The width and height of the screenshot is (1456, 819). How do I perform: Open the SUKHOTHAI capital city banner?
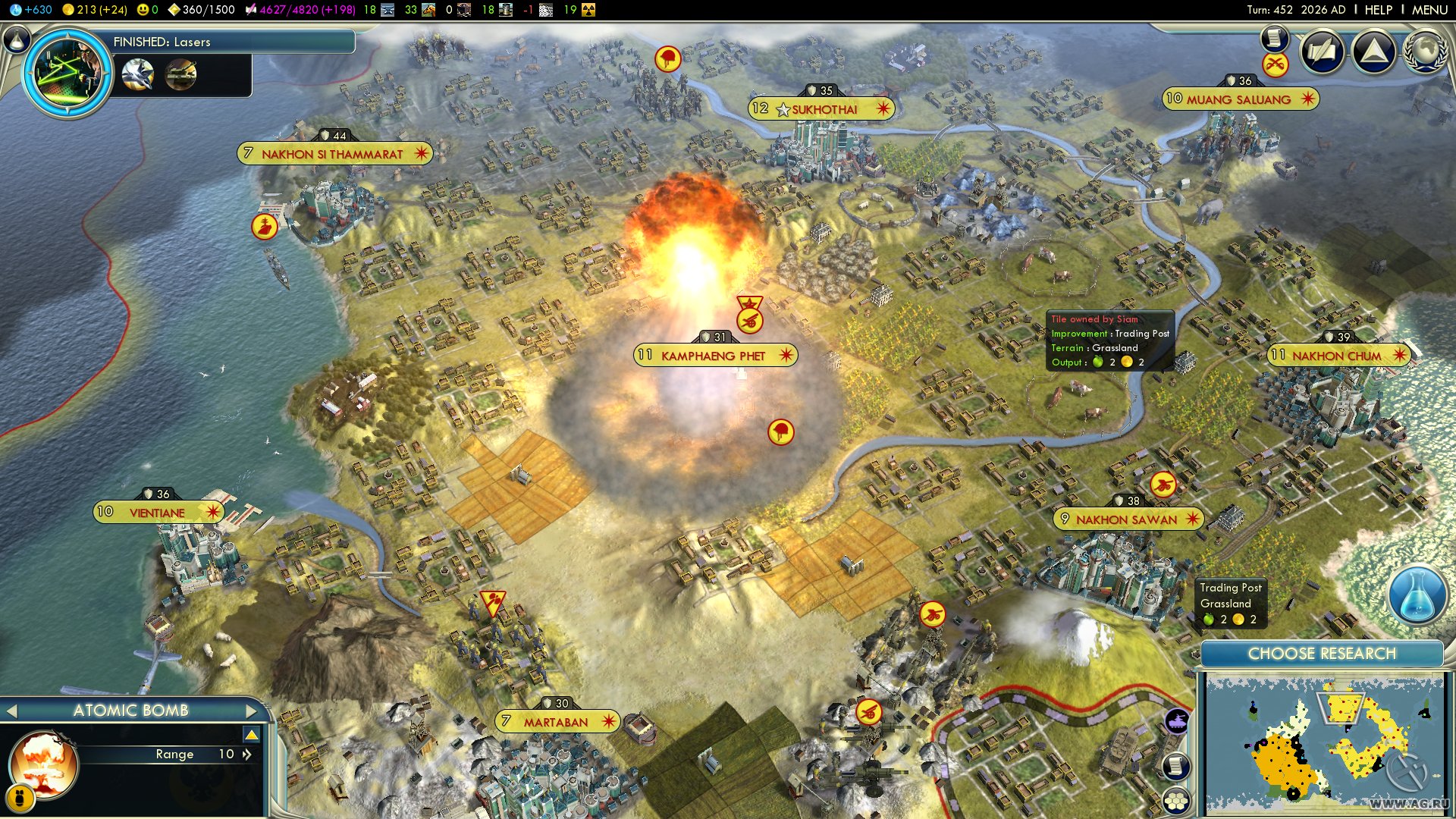(x=821, y=109)
